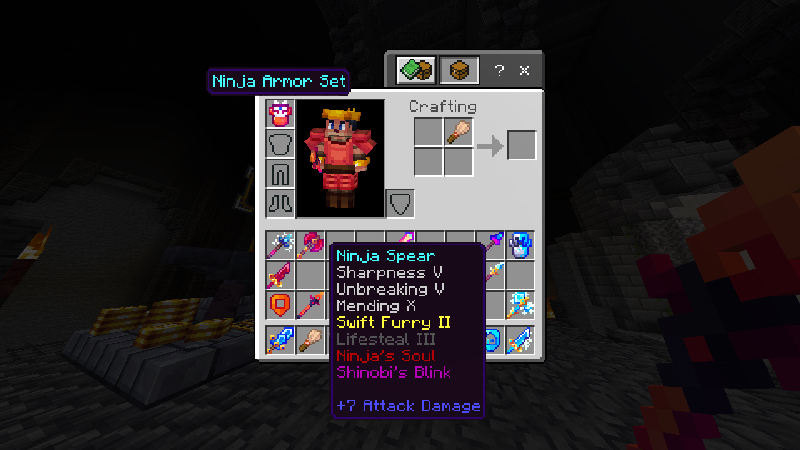The image size is (800, 450).
Task: Select the wooden stick in hotbar
Action: point(310,341)
